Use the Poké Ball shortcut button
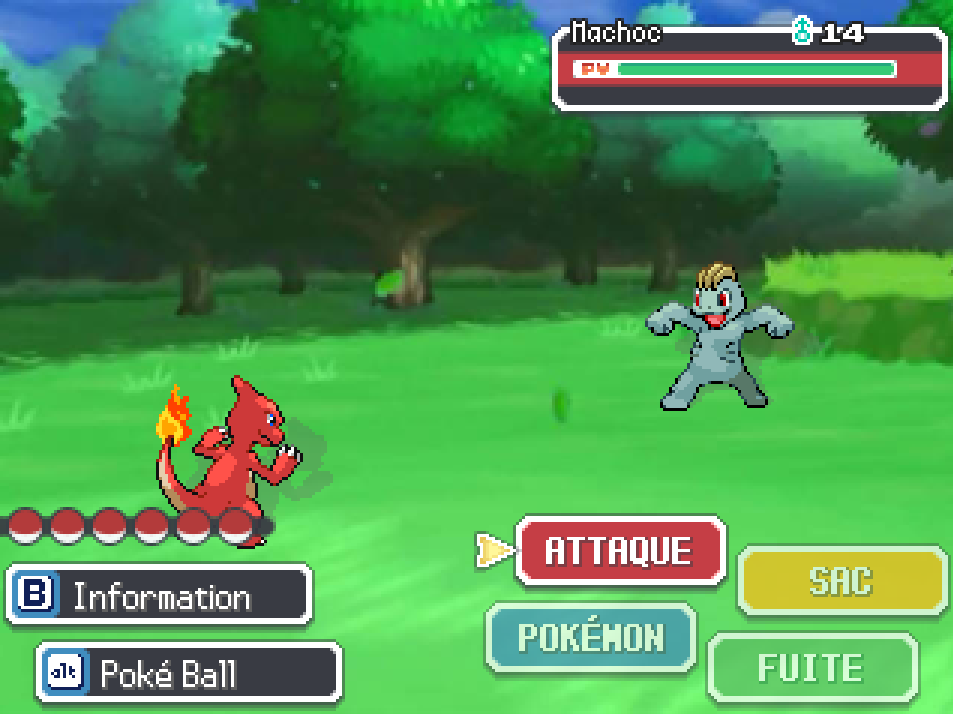The width and height of the screenshot is (953, 714). pos(189,673)
